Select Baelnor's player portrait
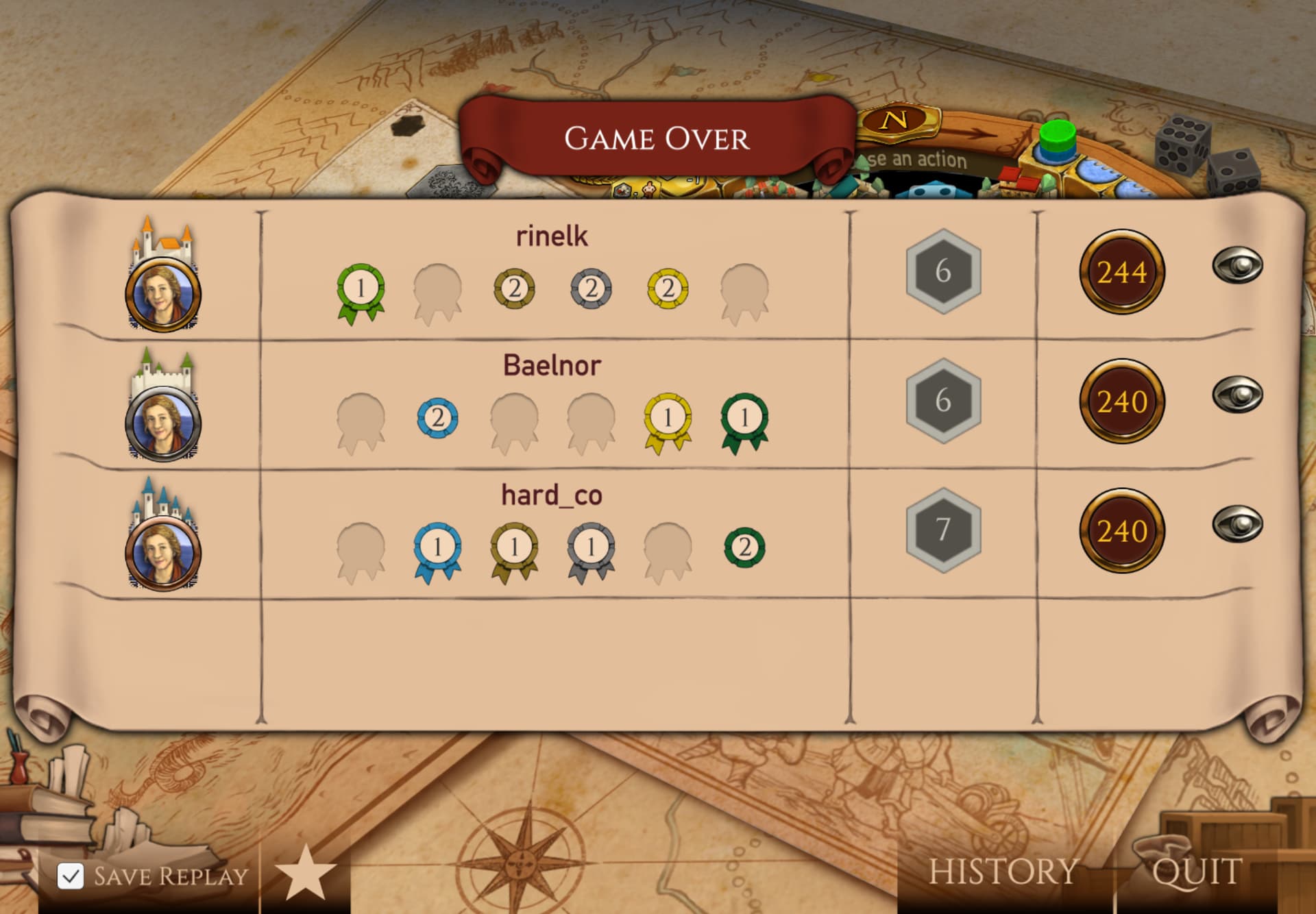Viewport: 1316px width, 914px height. tap(163, 423)
